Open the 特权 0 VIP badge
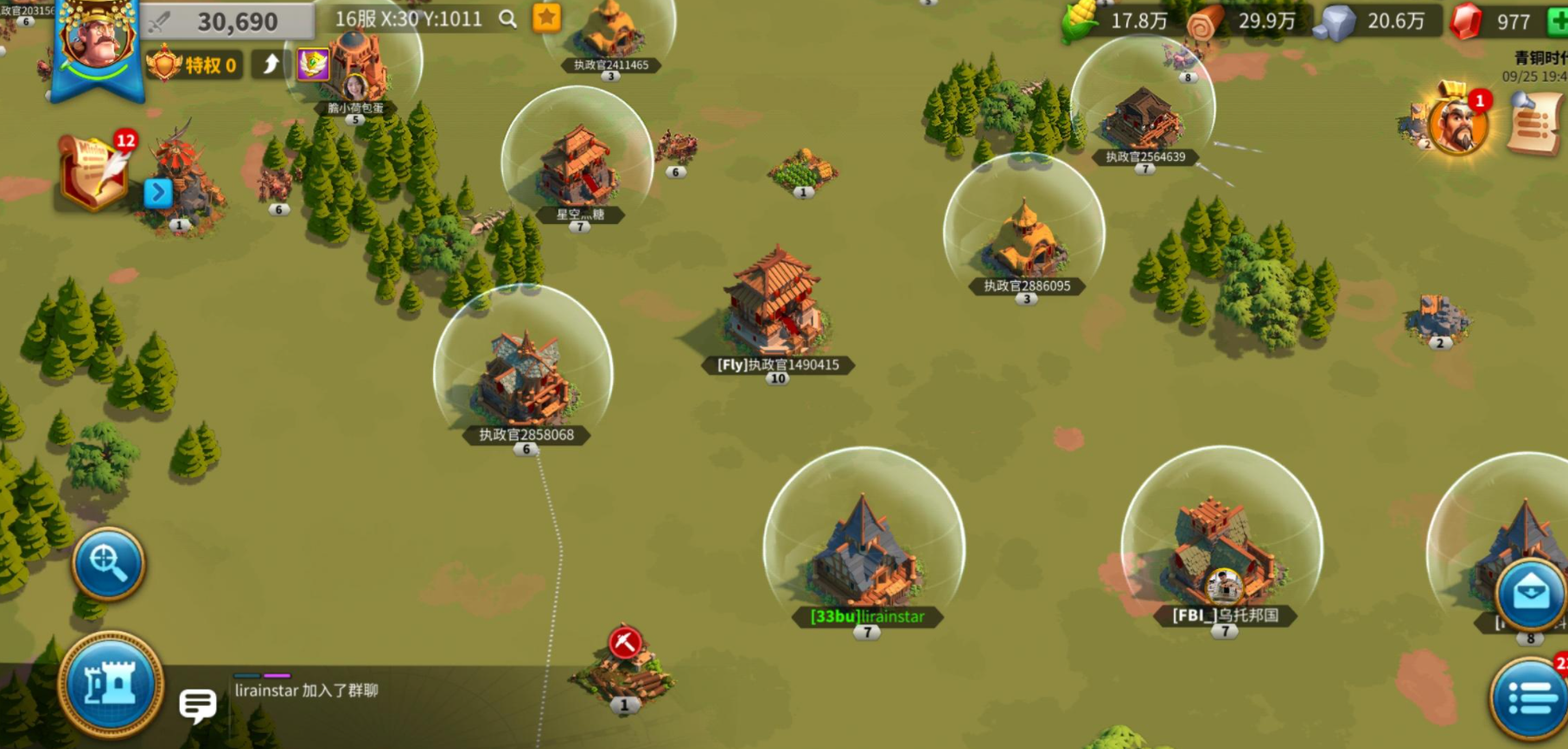 pyautogui.click(x=194, y=65)
